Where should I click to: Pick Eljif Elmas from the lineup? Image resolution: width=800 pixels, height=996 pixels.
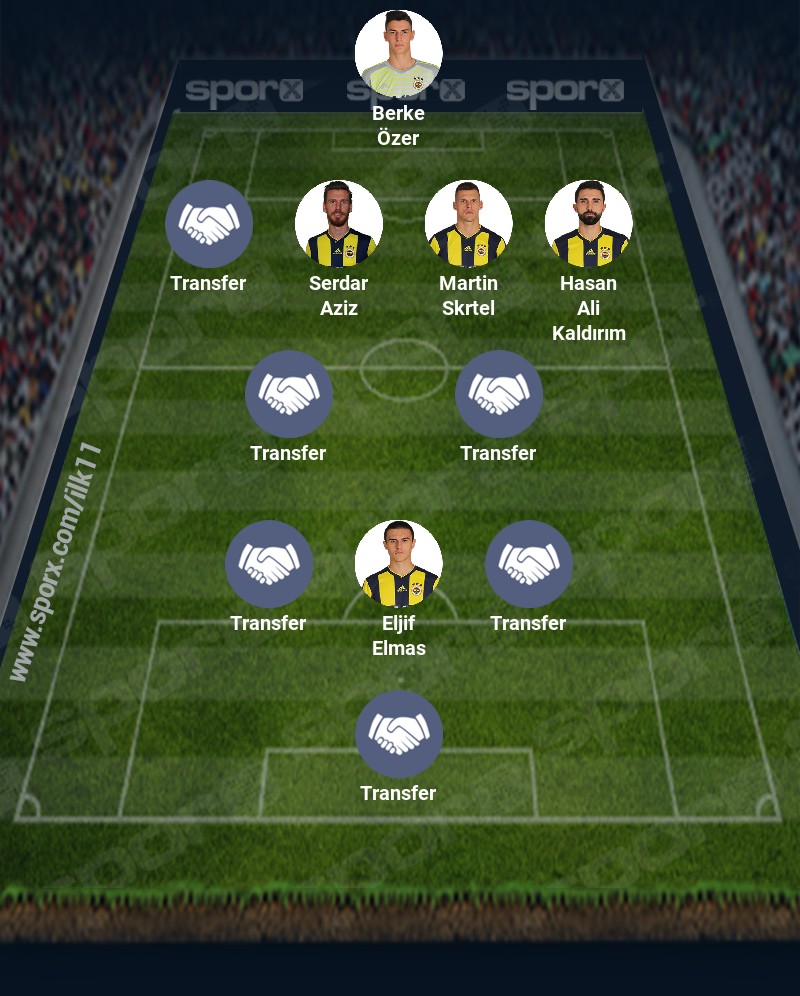point(398,564)
